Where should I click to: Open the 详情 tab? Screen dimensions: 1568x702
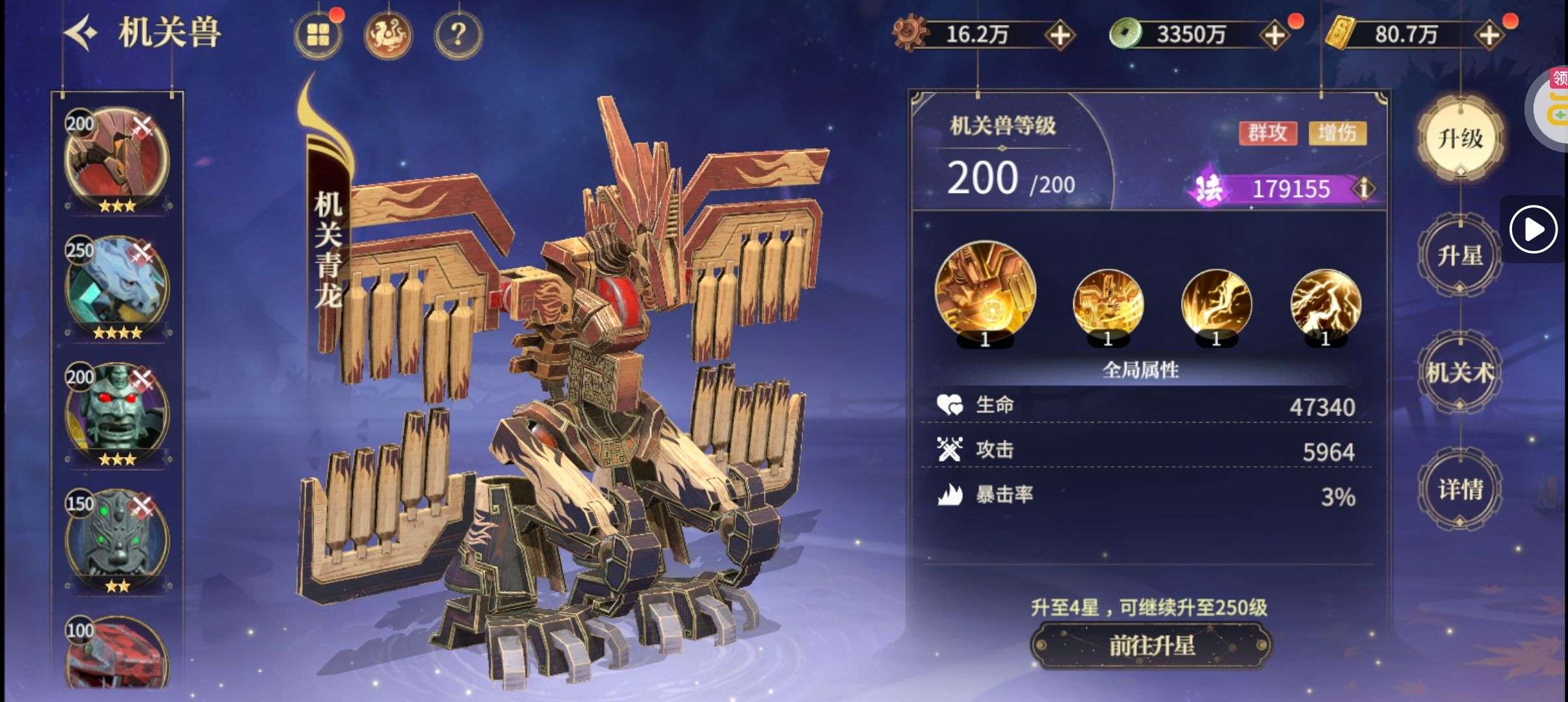1460,489
